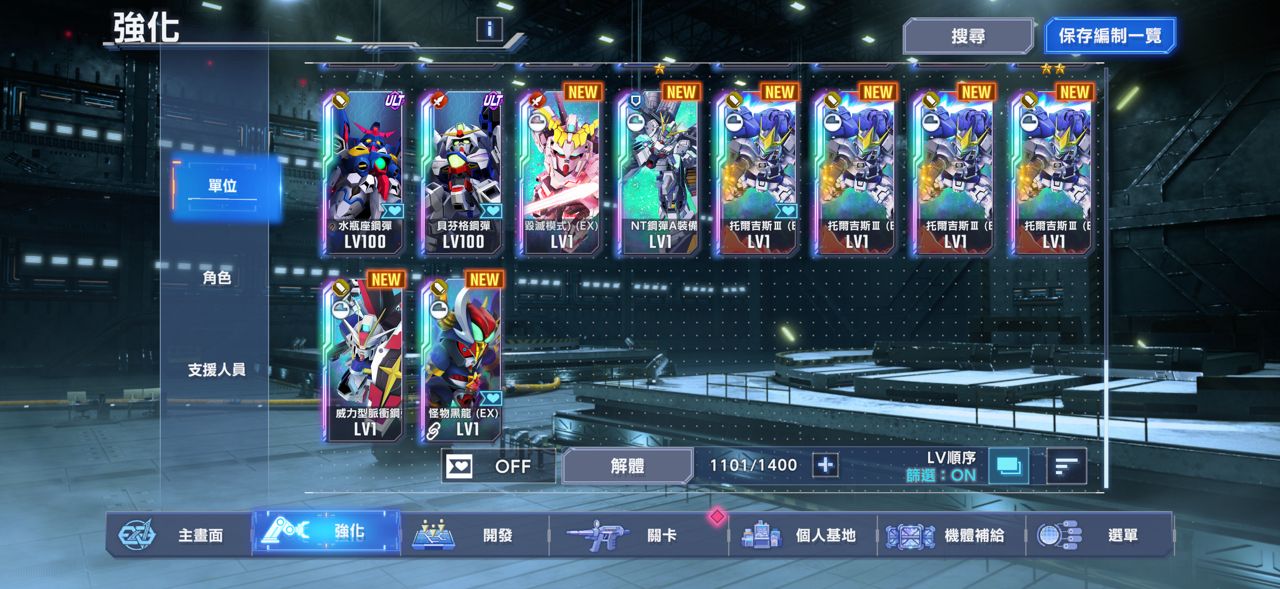Switch to the 角色 character tab
Viewport: 1280px width, 589px height.
point(217,278)
